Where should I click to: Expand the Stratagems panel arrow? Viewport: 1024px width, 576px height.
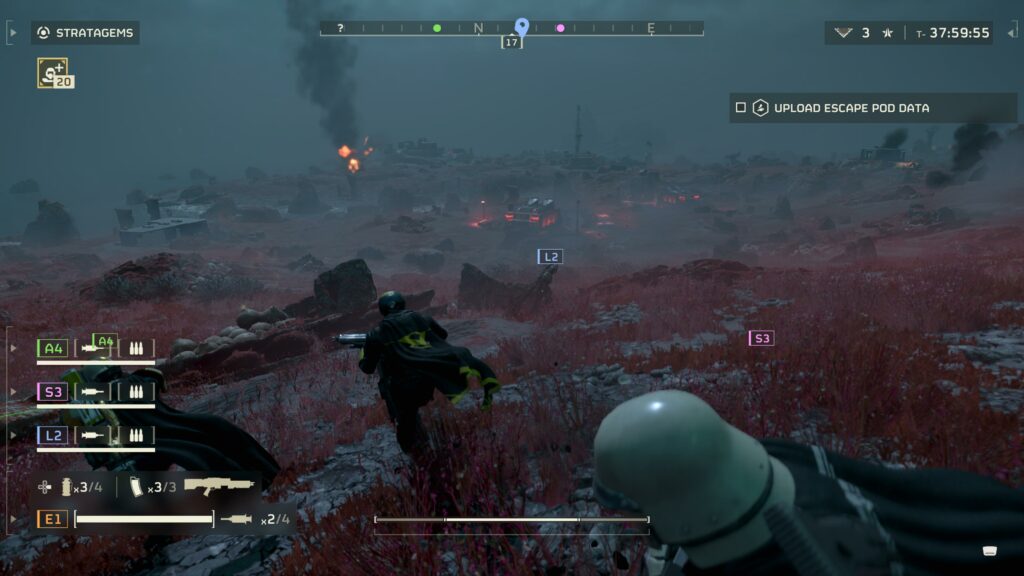pyautogui.click(x=12, y=33)
